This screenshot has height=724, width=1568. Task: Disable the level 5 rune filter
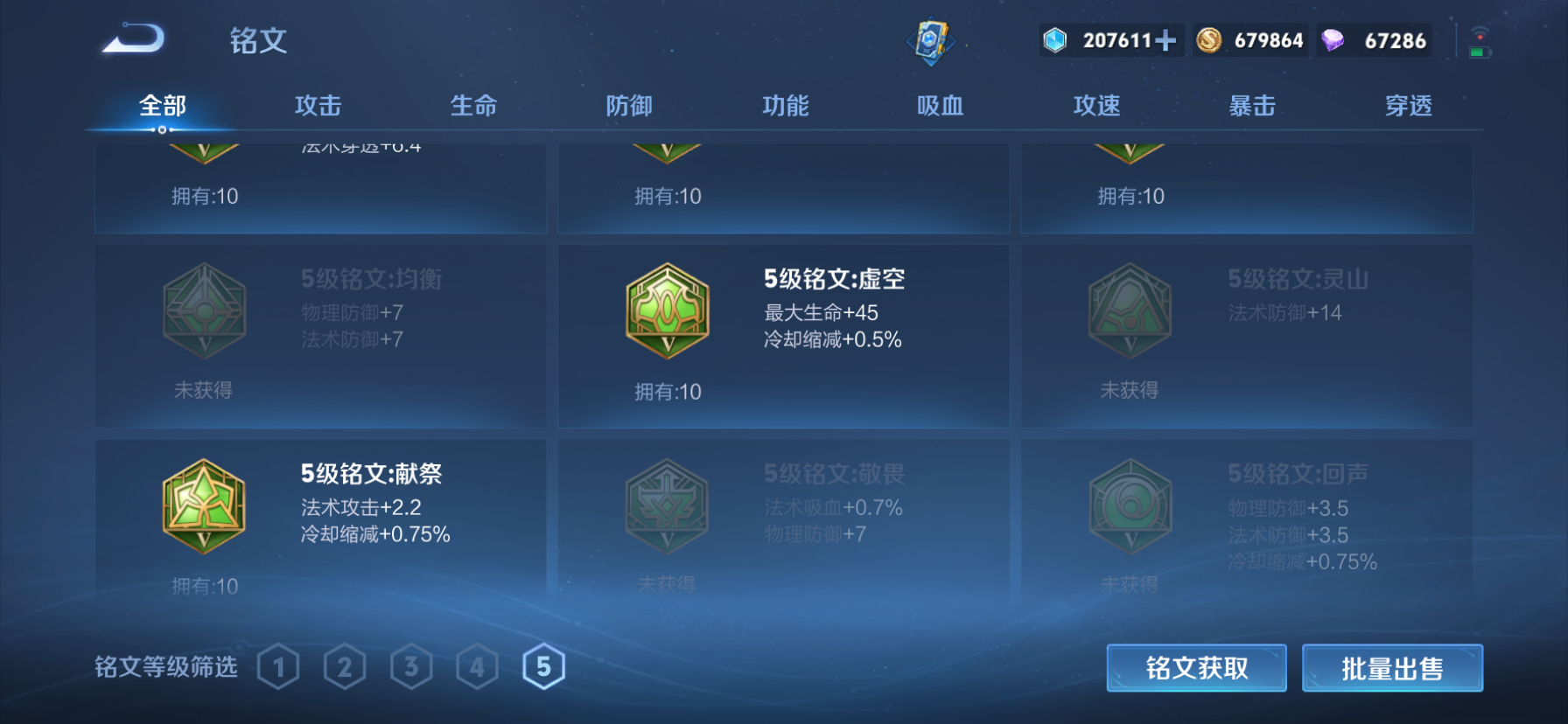[x=544, y=666]
